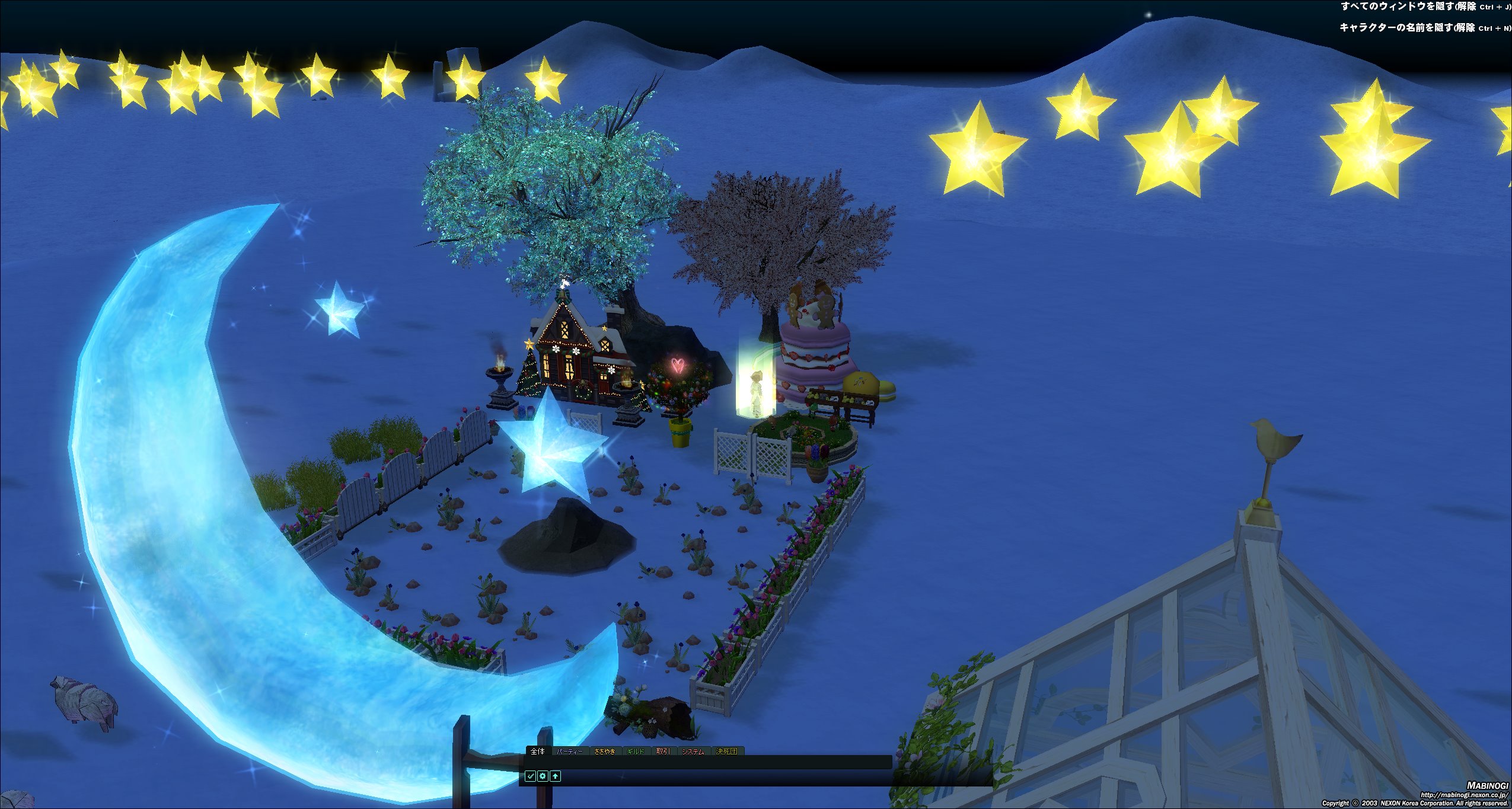Viewport: 1512px width, 809px height.
Task: Show the ギルド chat tab
Action: point(635,752)
